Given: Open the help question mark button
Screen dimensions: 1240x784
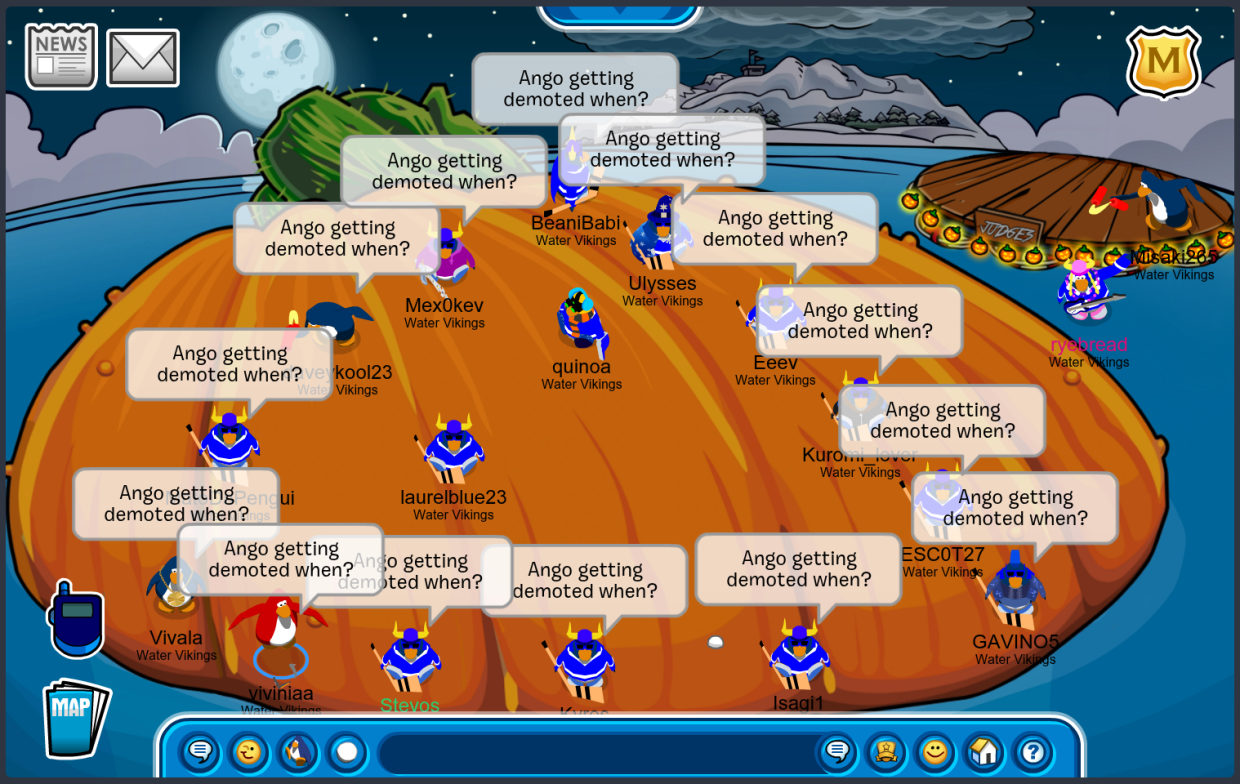Looking at the screenshot, I should click(x=1033, y=751).
